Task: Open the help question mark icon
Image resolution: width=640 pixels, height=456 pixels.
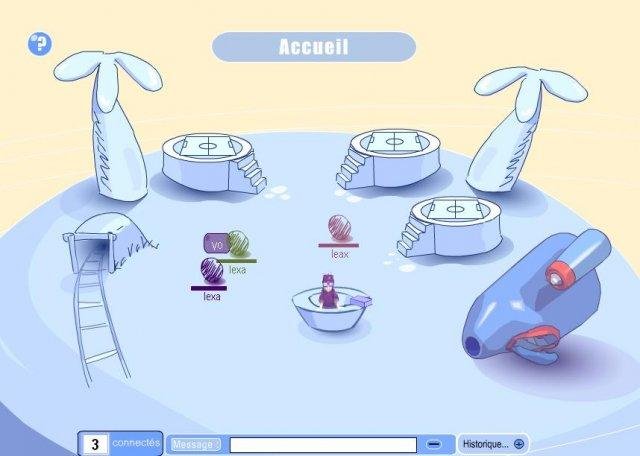Action: (x=40, y=43)
